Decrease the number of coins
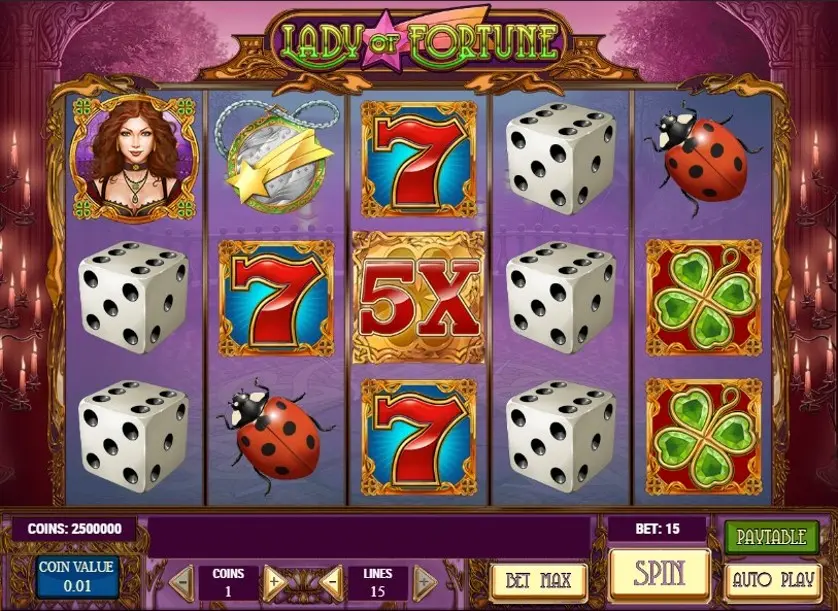This screenshot has height=611, width=838. point(181,580)
